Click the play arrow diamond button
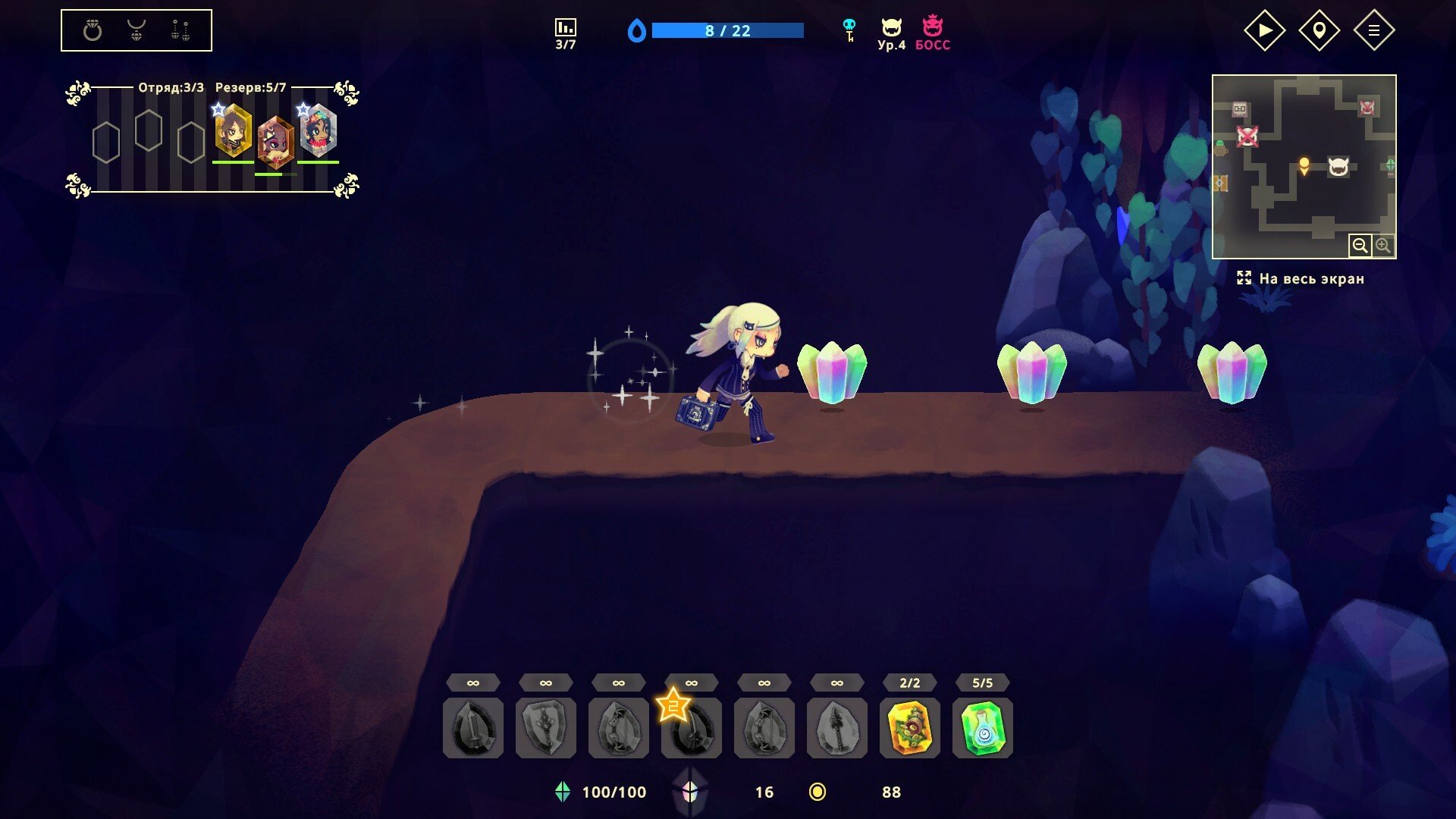Screen dimensions: 1456x819 1264,30
